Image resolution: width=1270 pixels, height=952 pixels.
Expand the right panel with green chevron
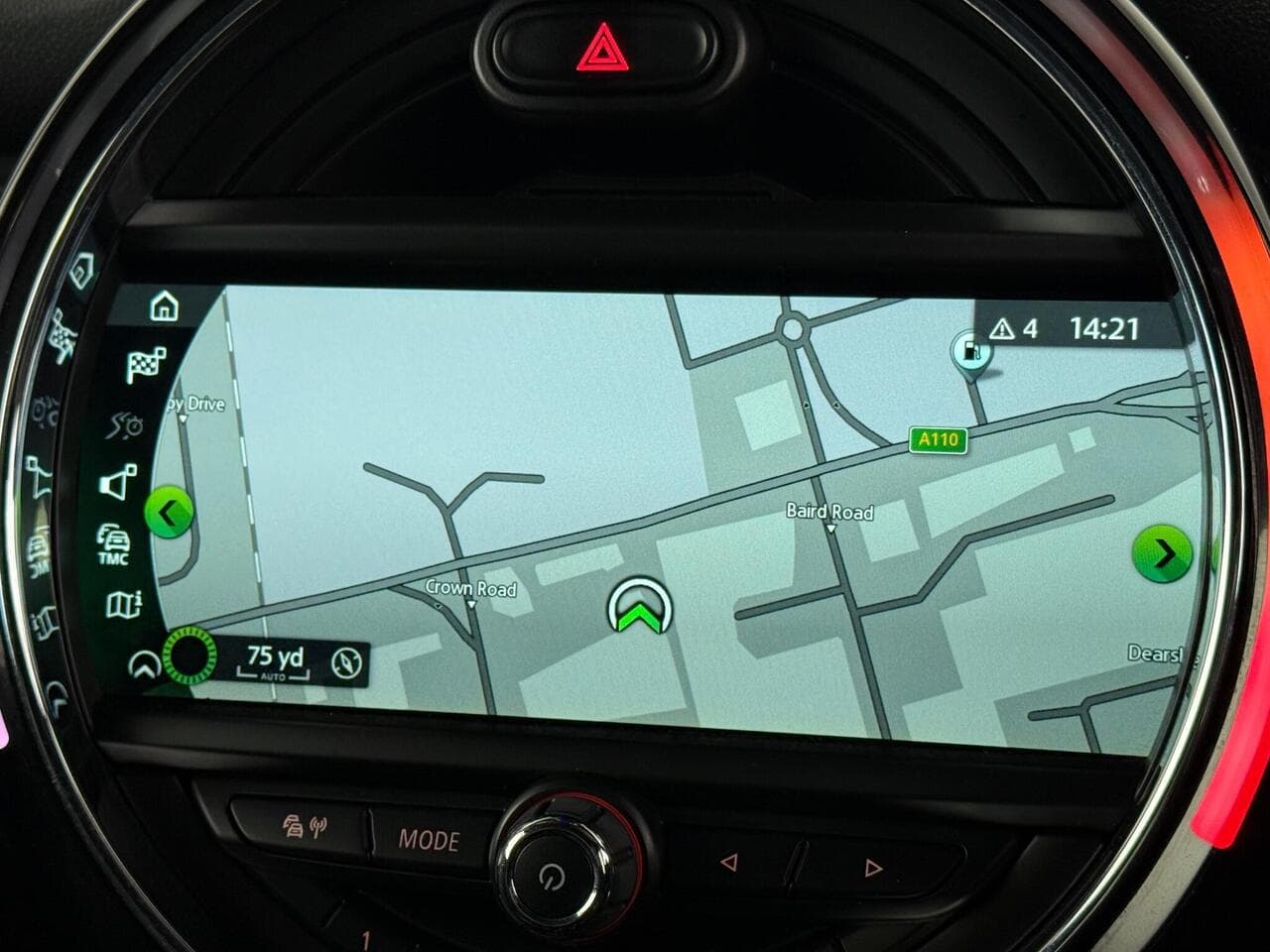[x=1162, y=553]
